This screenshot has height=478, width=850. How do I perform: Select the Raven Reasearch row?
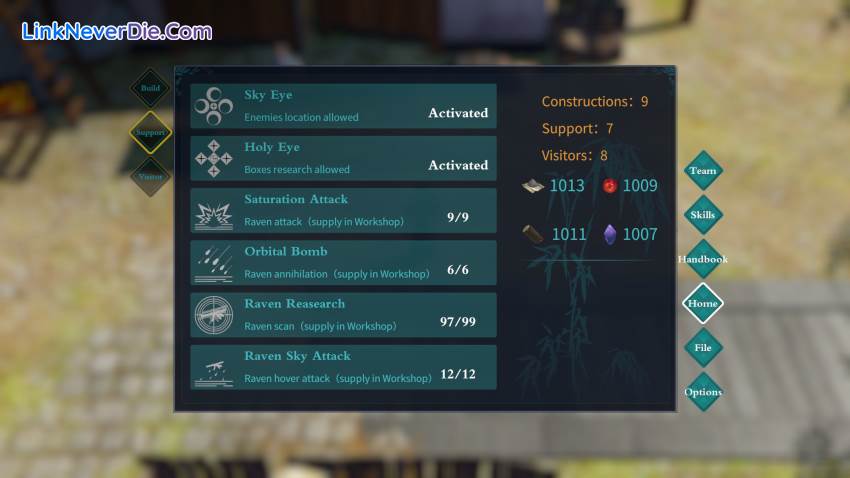click(x=343, y=315)
